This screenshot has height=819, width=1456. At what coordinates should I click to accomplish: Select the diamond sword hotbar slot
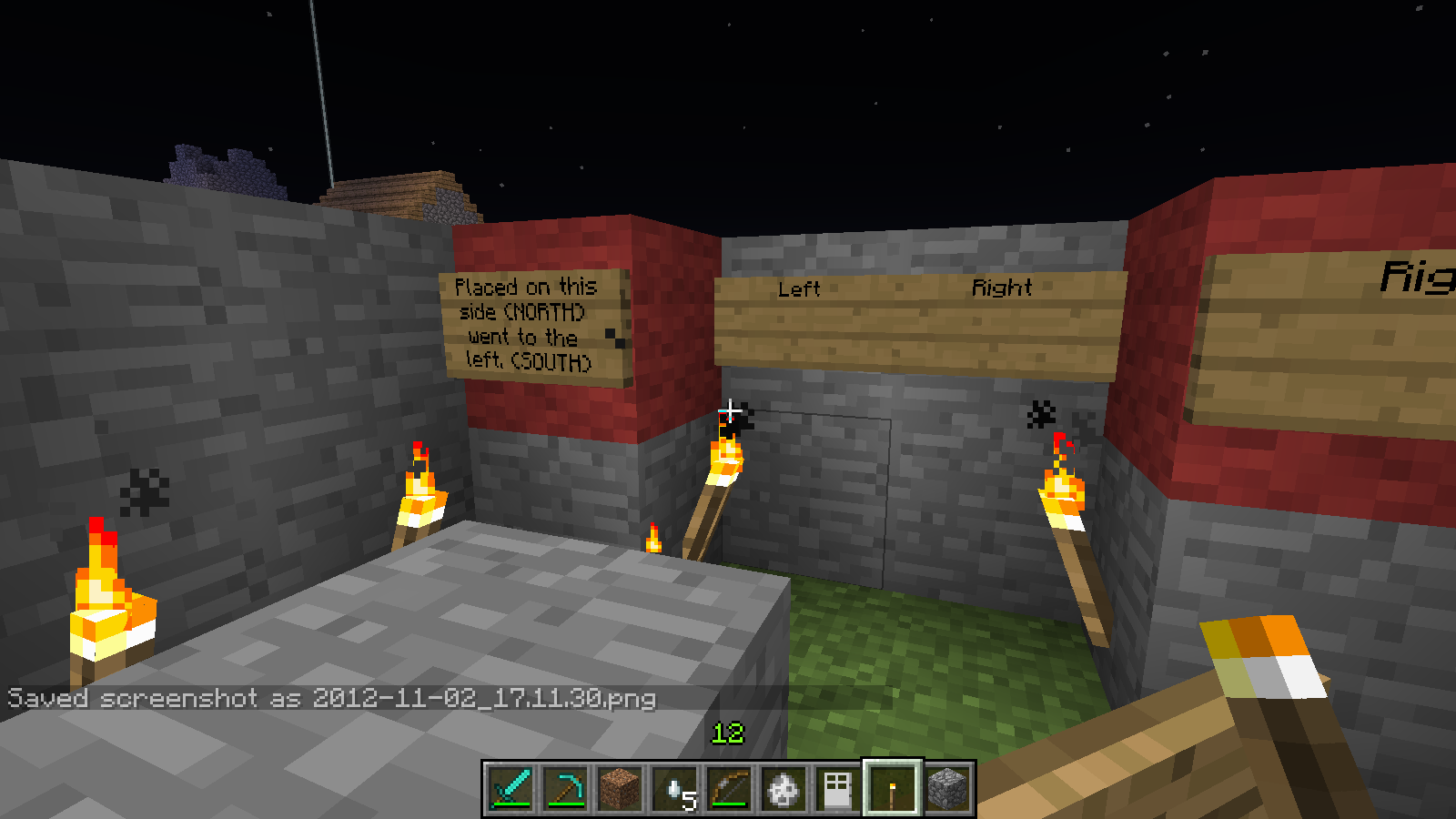point(511,788)
